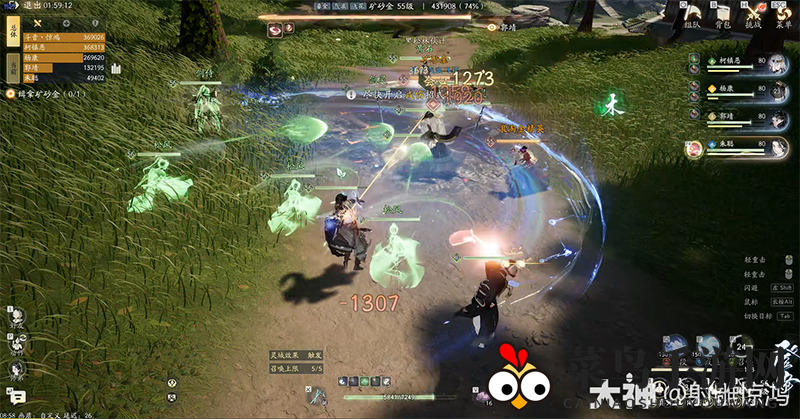Open the 背包 backpack
The height and width of the screenshot is (419, 800).
pos(724,18)
